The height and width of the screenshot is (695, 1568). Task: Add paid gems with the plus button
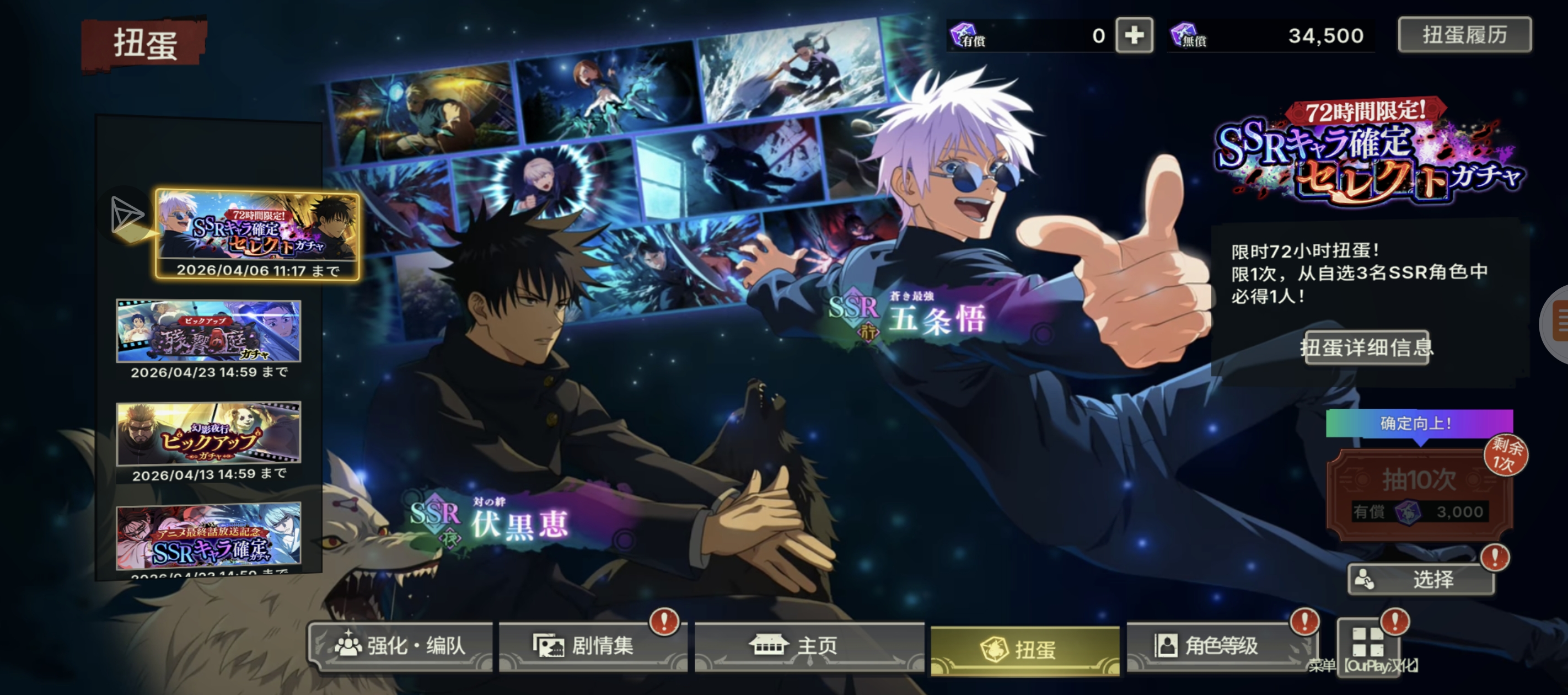(x=1134, y=35)
